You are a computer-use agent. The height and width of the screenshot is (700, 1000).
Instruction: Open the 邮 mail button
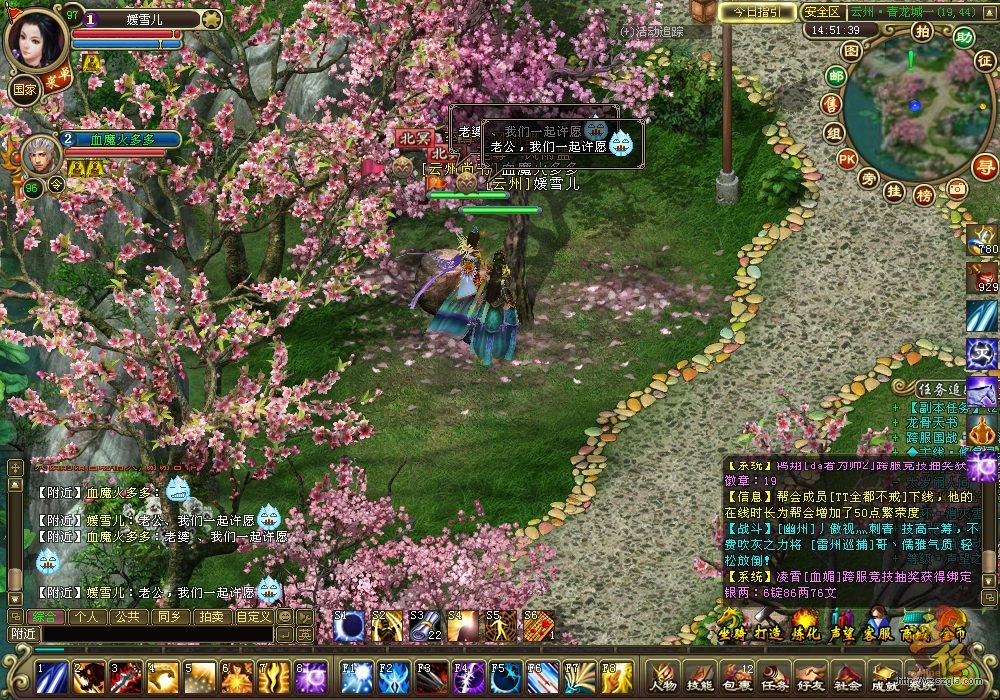pyautogui.click(x=836, y=76)
